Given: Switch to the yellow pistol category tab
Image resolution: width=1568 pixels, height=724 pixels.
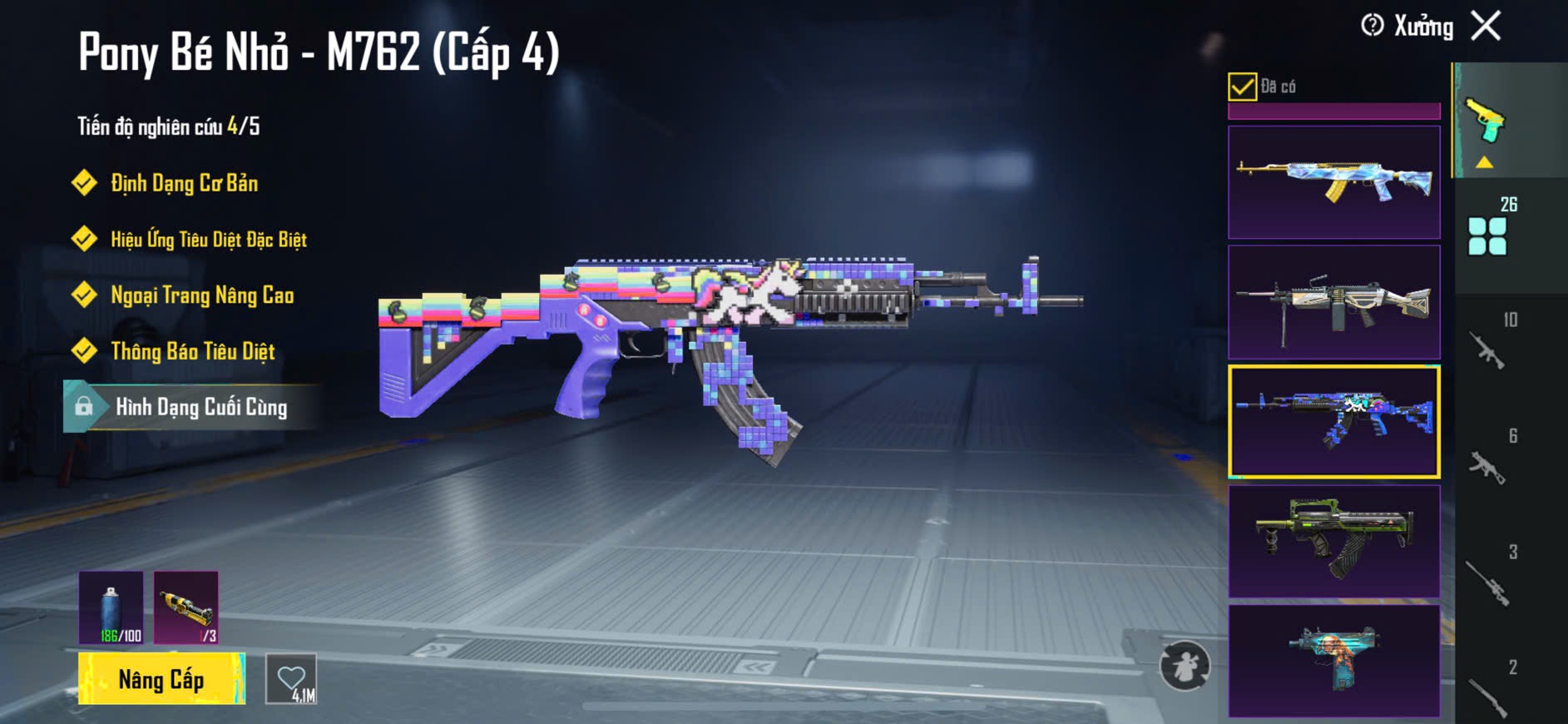Looking at the screenshot, I should coord(1486,123).
